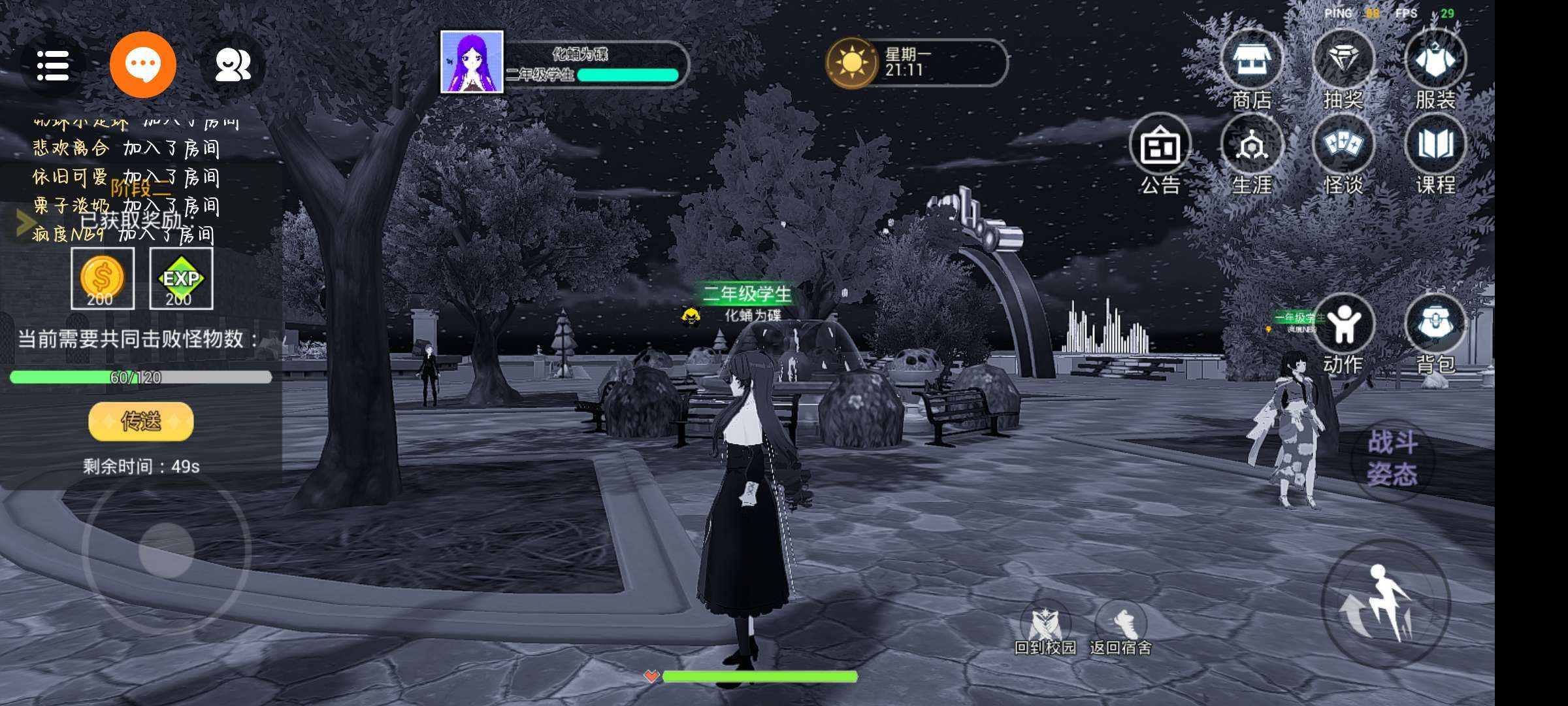
Task: Tap the purple-haired player avatar
Action: click(x=472, y=62)
